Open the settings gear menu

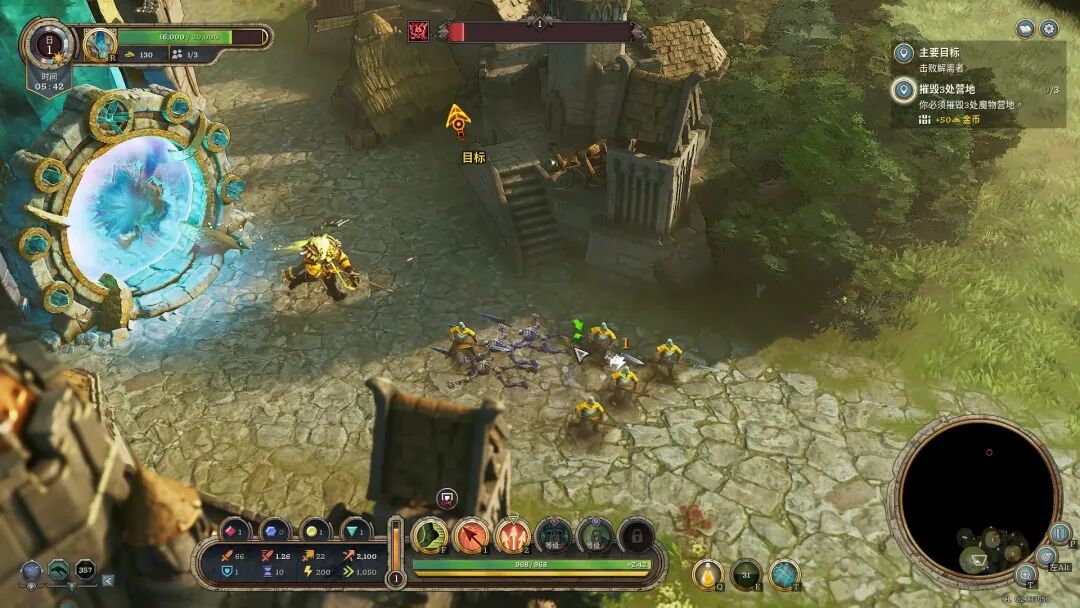coord(1049,29)
